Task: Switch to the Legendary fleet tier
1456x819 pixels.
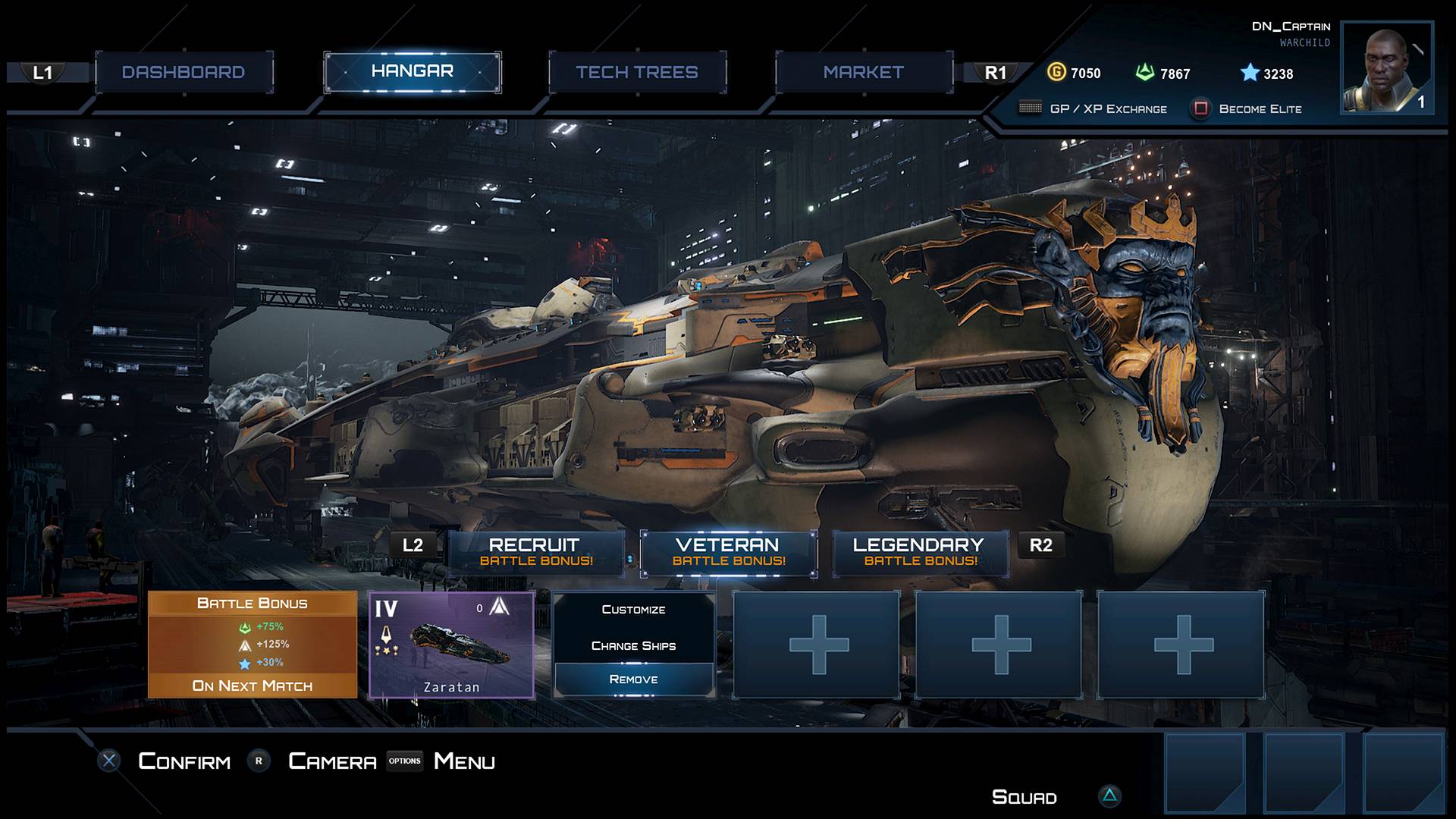Action: (920, 552)
